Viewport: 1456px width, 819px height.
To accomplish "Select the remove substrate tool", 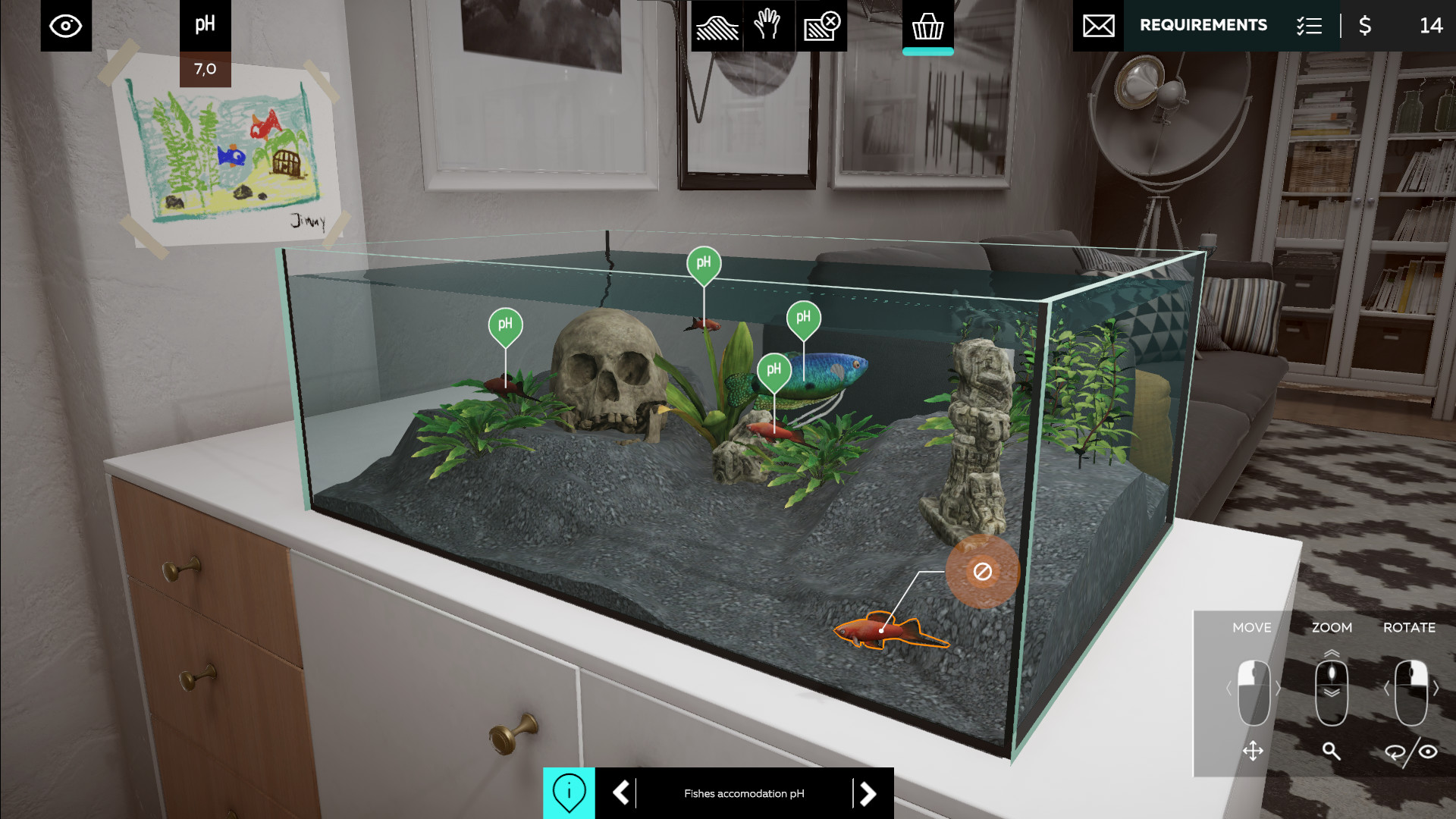I will 821,25.
